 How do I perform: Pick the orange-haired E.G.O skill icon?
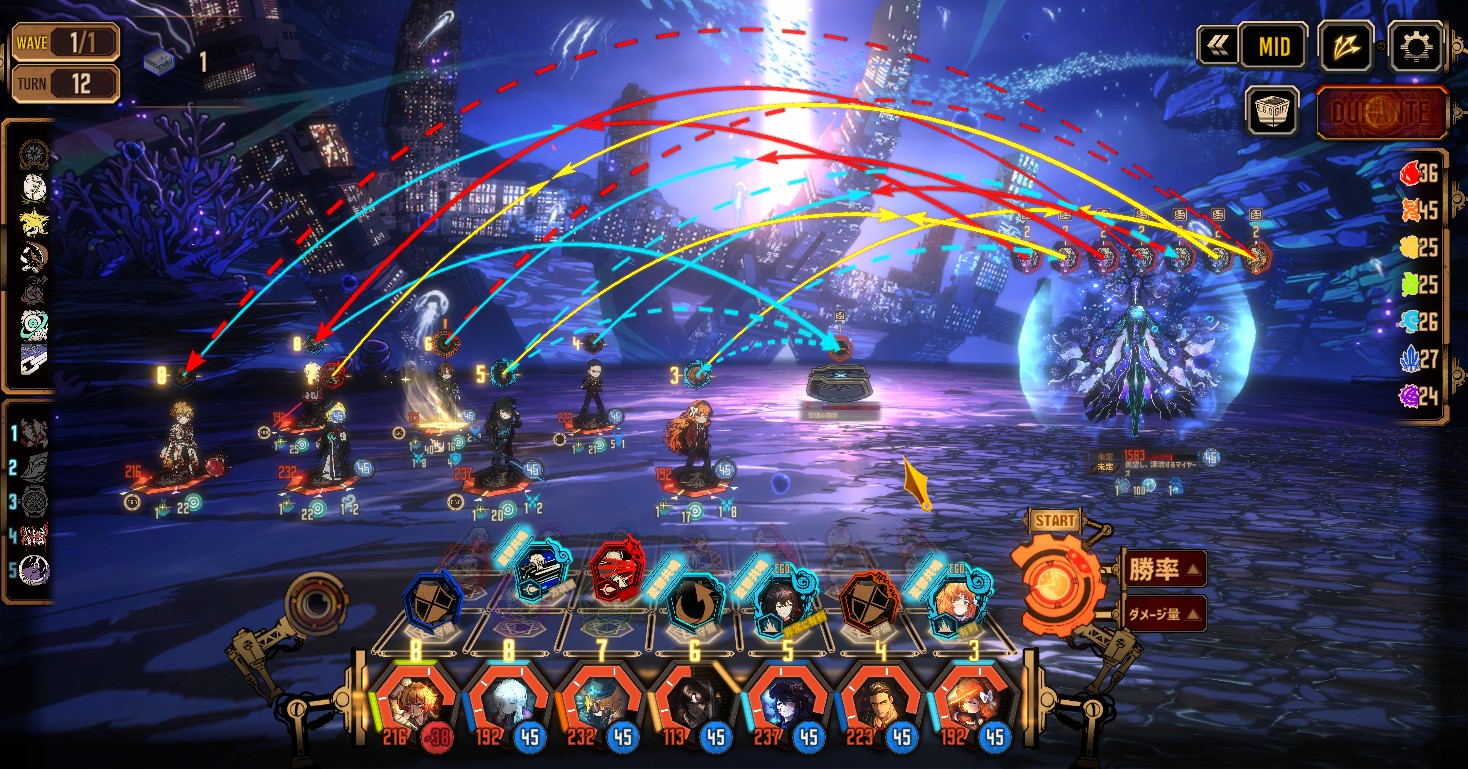pyautogui.click(x=957, y=601)
